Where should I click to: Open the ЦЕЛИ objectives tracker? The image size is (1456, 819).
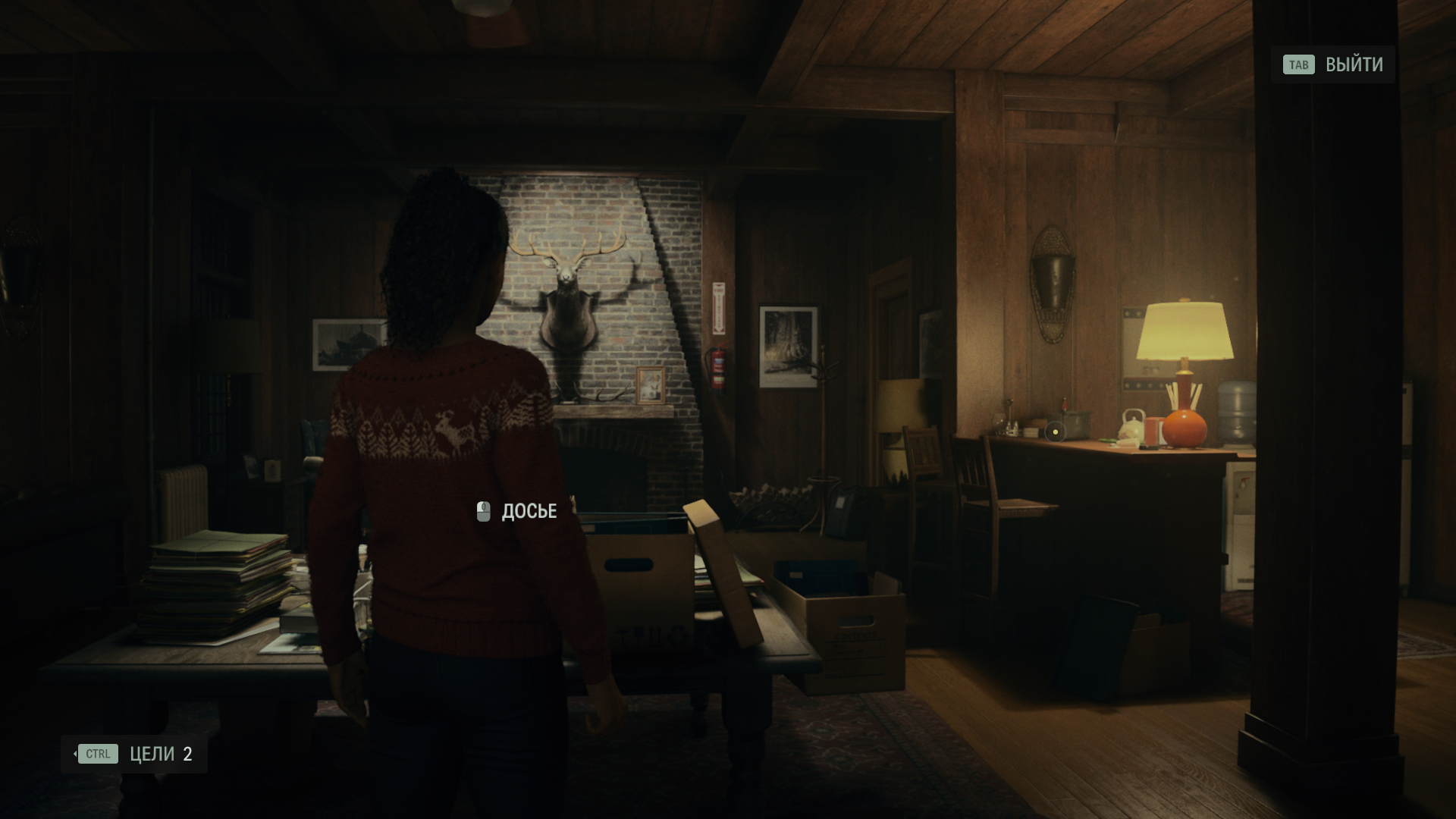(134, 754)
